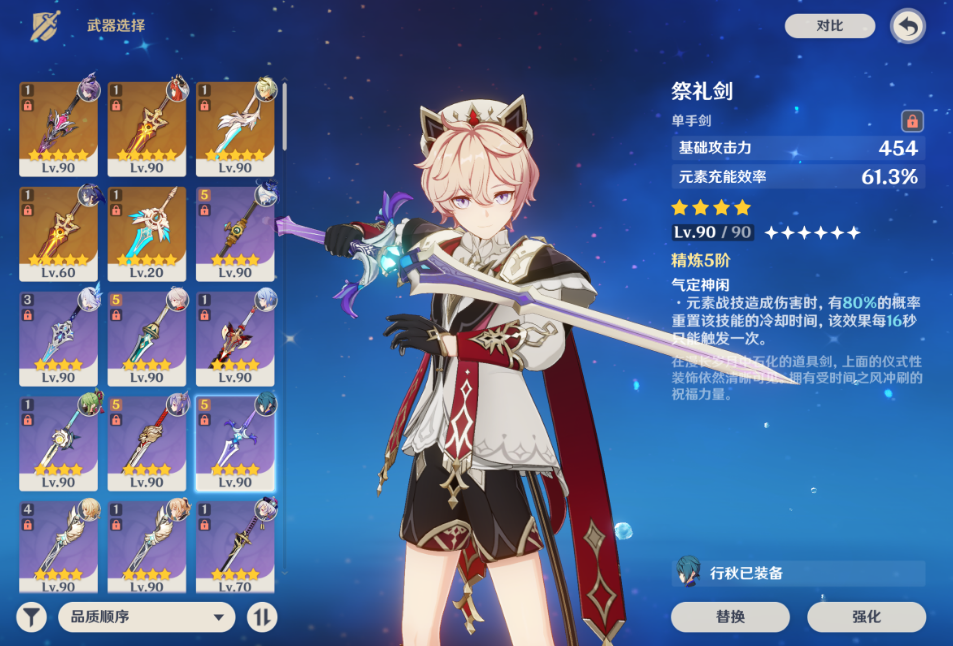This screenshot has width=953, height=646.
Task: Open the 对比 compare view
Action: click(829, 26)
